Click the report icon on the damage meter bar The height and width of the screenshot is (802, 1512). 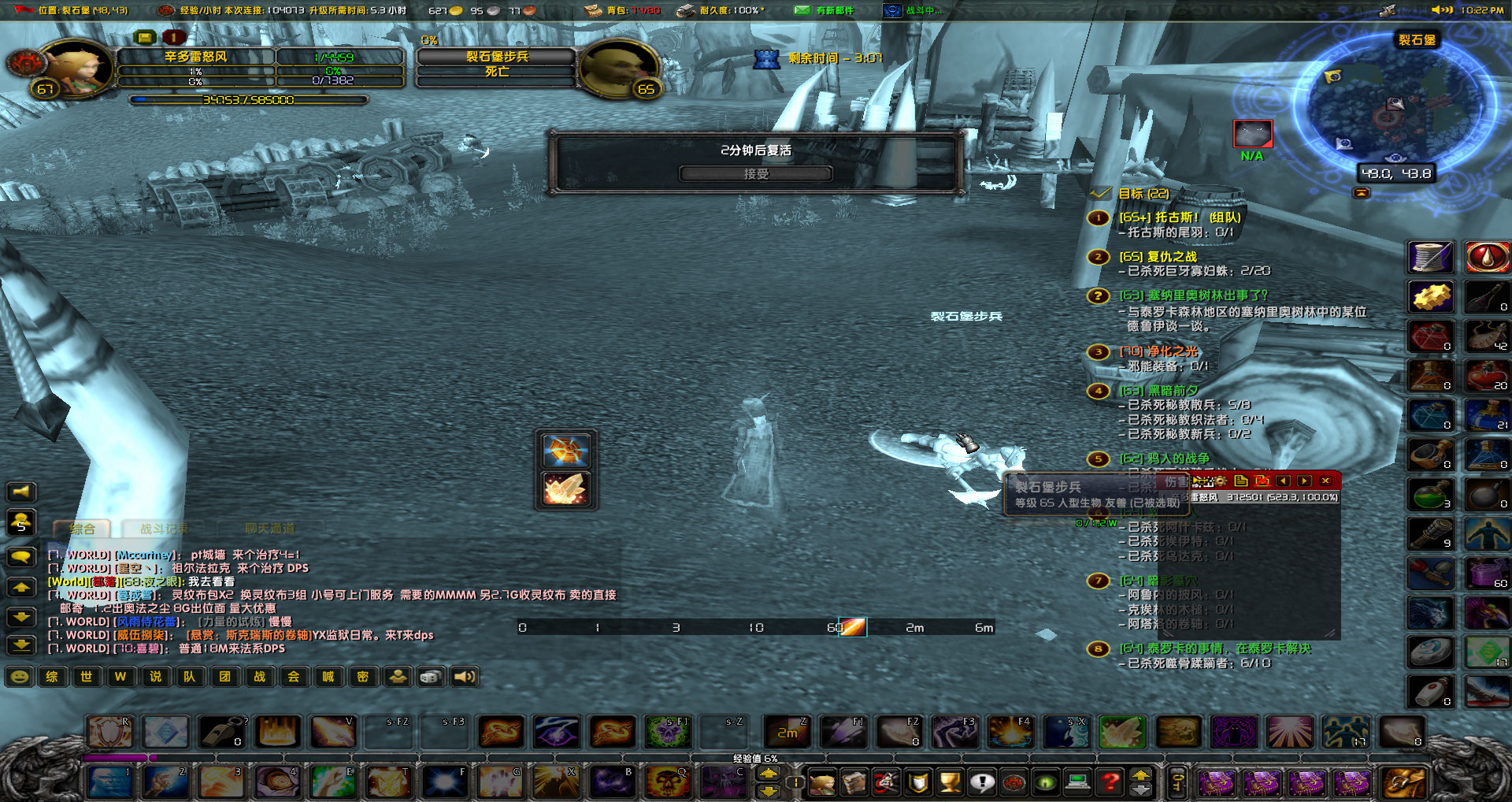pyautogui.click(x=1240, y=481)
